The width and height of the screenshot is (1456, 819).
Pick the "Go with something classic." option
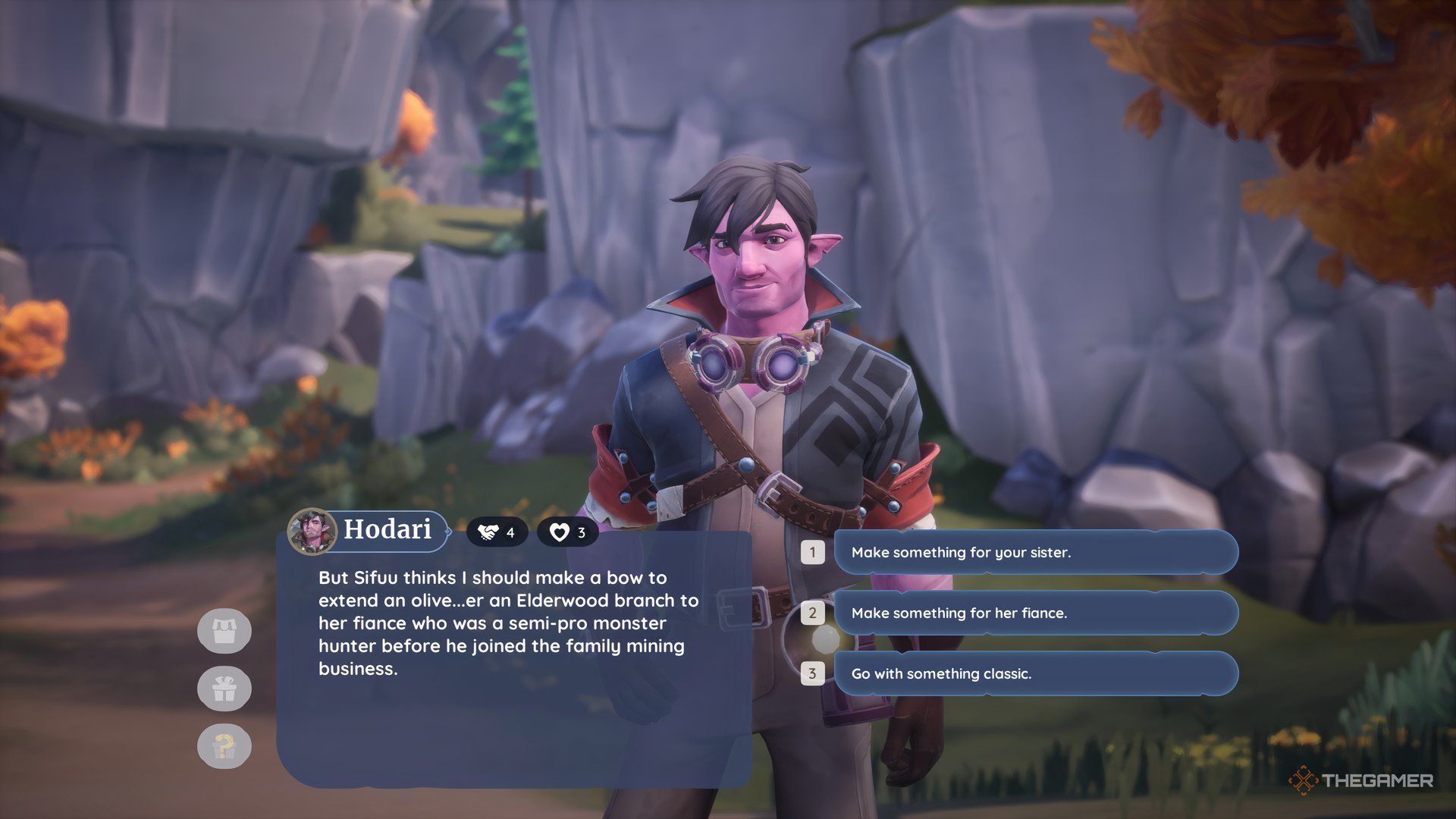[1035, 673]
